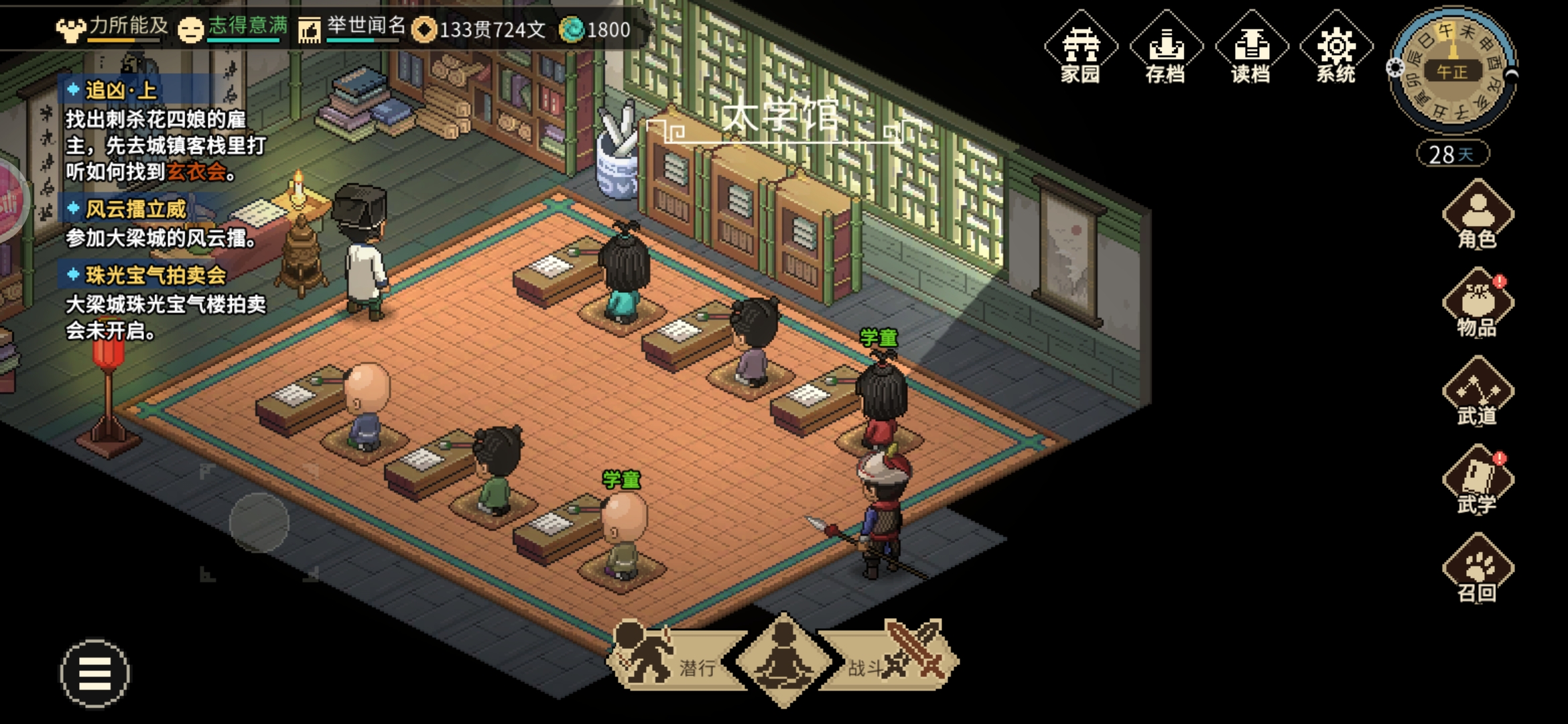Select the 追凶·上 quest entry
This screenshot has height=724, width=1568.
point(121,90)
